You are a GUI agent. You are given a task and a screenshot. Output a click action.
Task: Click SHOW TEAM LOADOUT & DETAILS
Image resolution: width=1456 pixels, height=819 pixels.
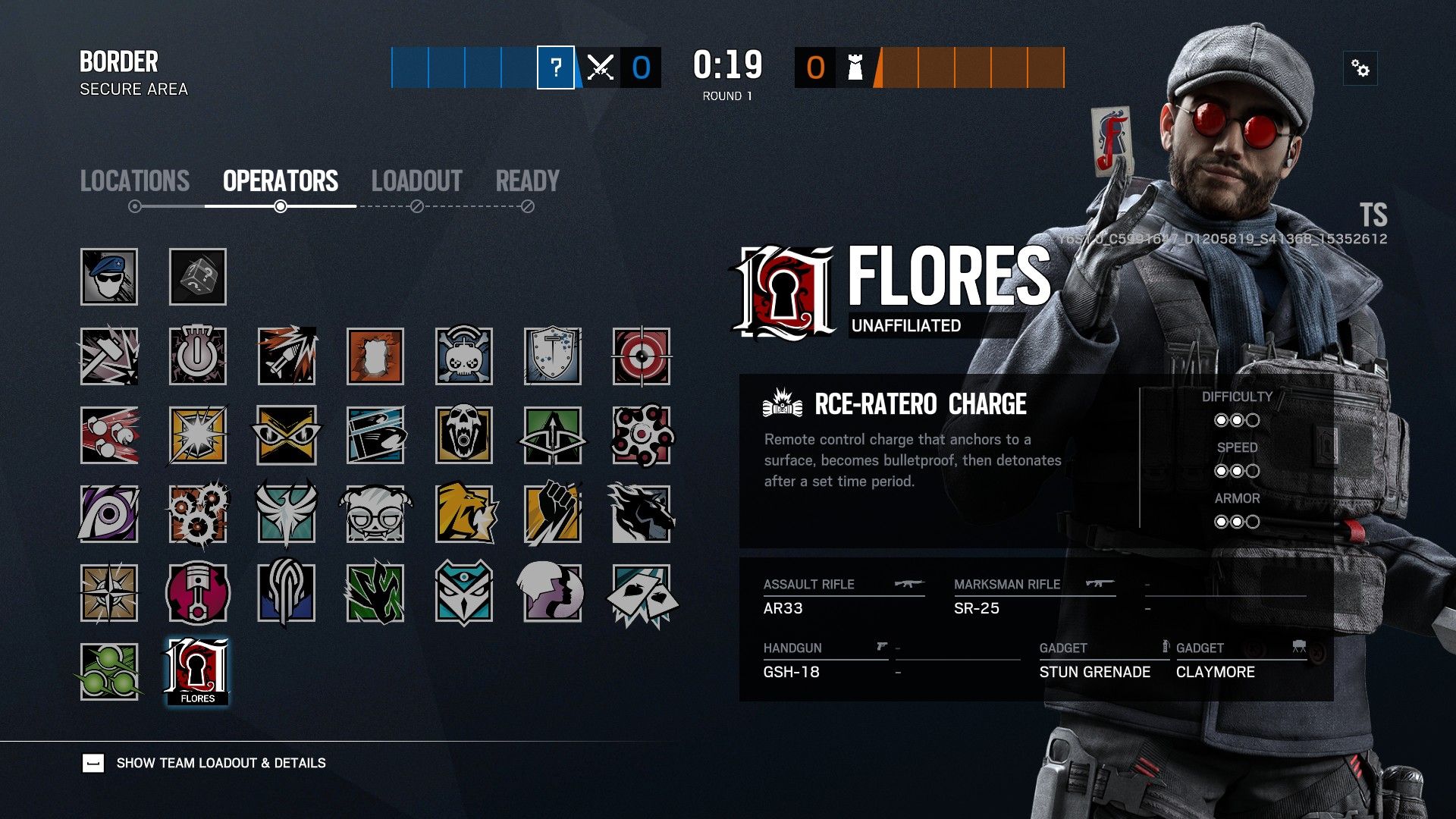click(x=220, y=763)
